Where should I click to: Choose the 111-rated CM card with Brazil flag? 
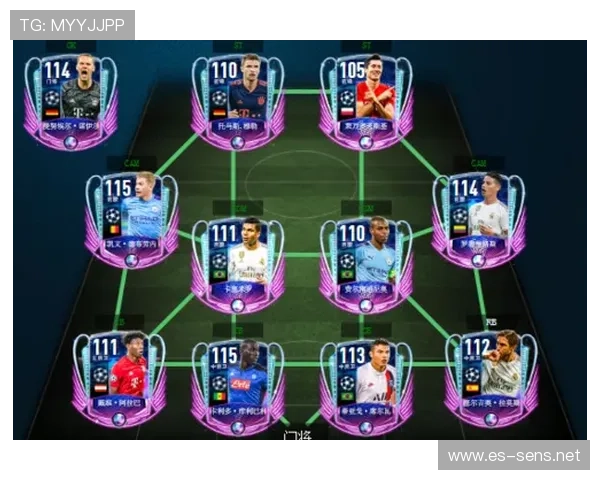[x=237, y=263]
